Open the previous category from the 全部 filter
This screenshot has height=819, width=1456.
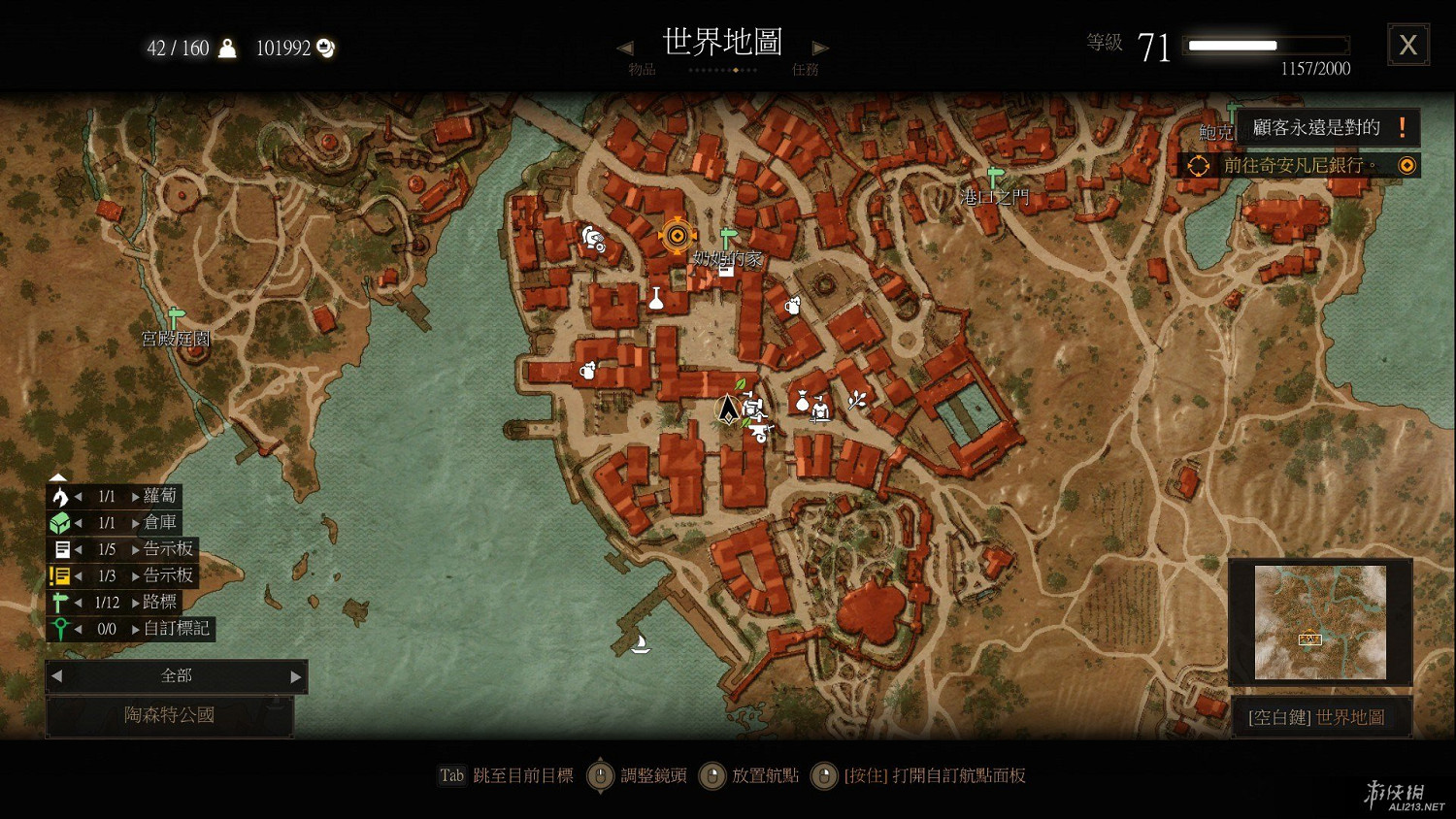55,676
